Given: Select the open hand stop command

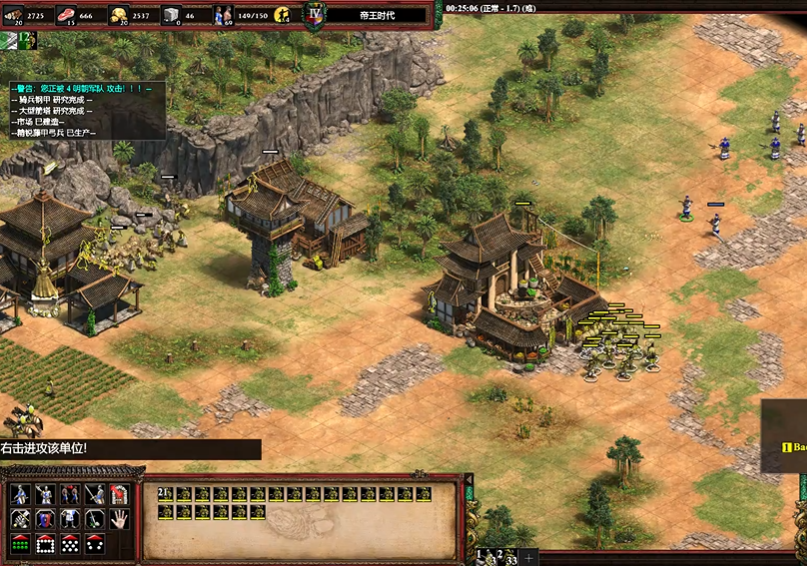Looking at the screenshot, I should point(119,519).
